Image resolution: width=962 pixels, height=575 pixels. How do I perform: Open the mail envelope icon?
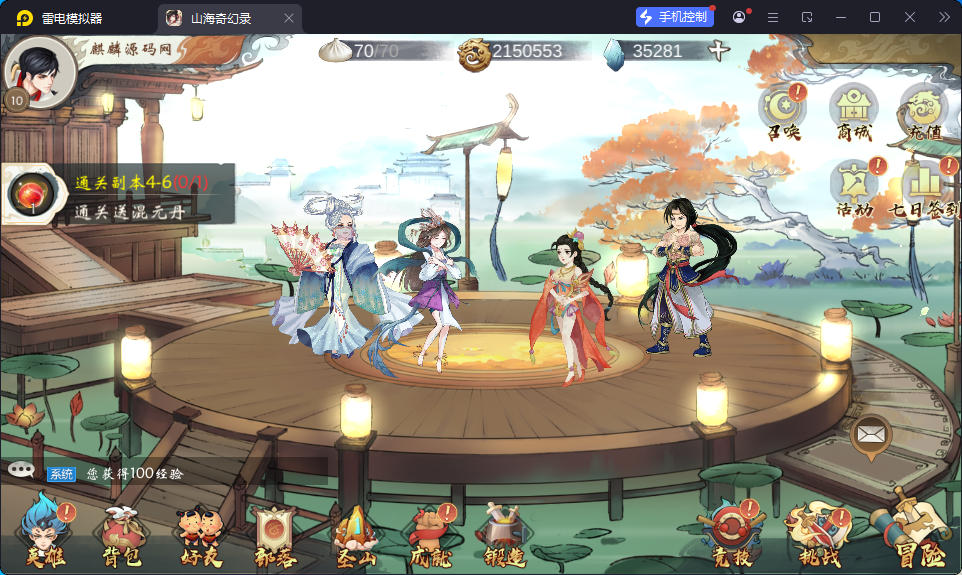[x=871, y=435]
